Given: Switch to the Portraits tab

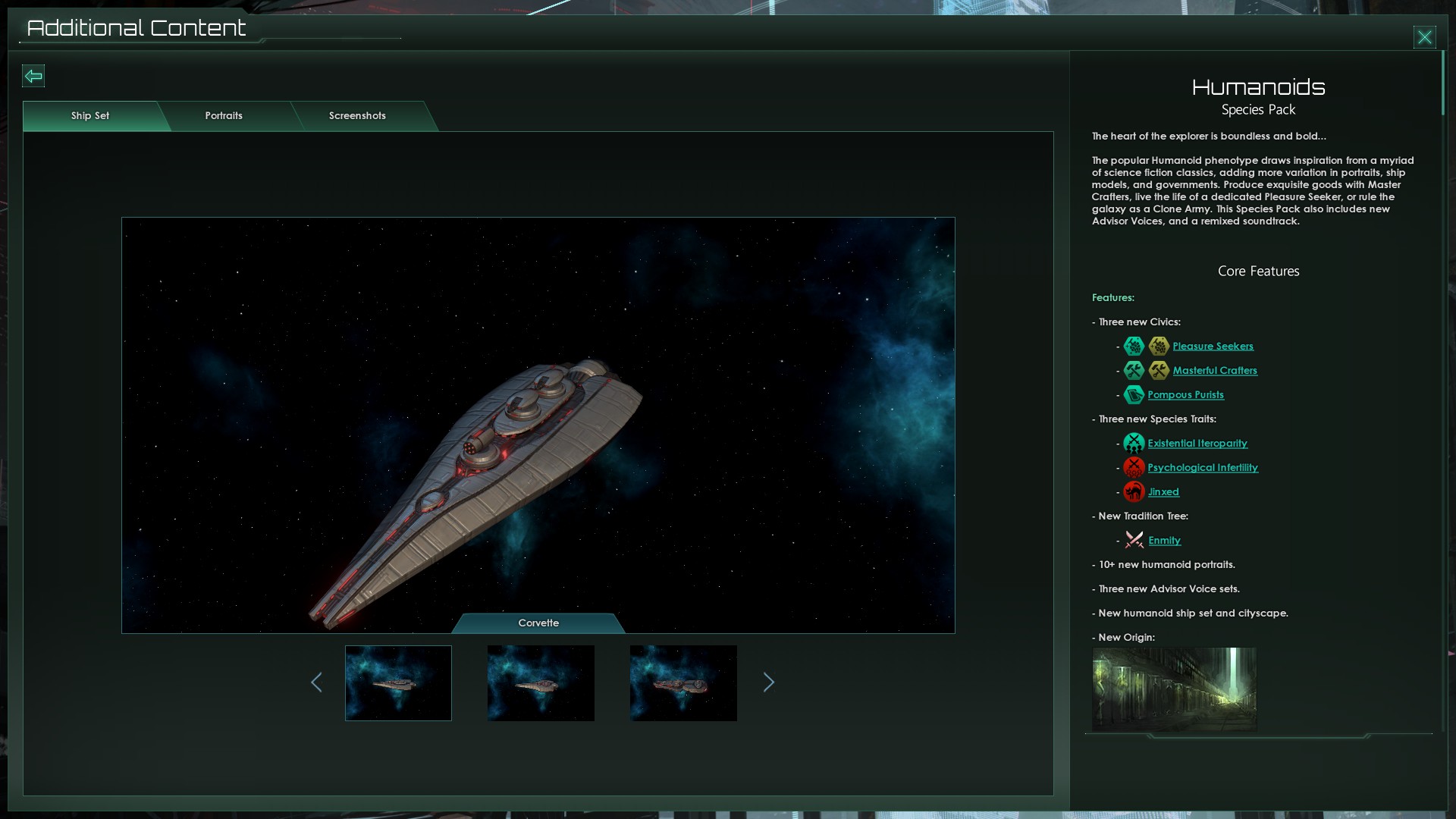Looking at the screenshot, I should tap(223, 116).
